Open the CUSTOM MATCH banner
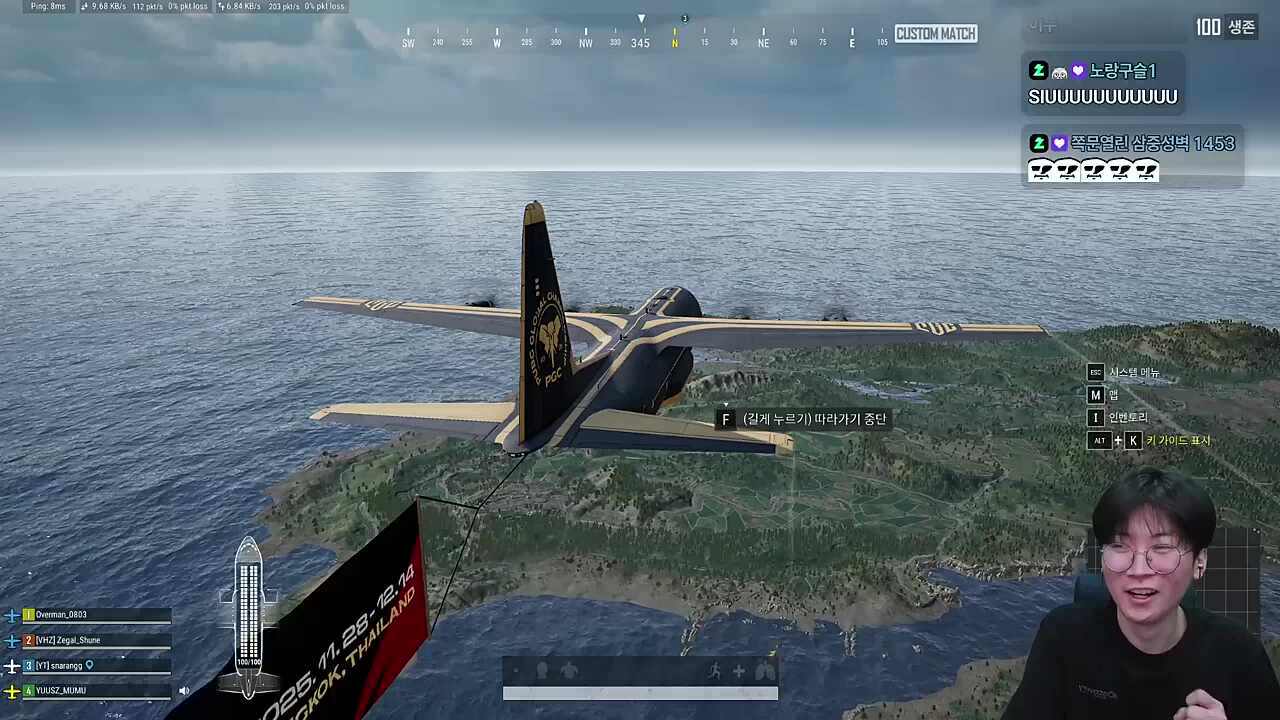1280x720 pixels. tap(934, 33)
